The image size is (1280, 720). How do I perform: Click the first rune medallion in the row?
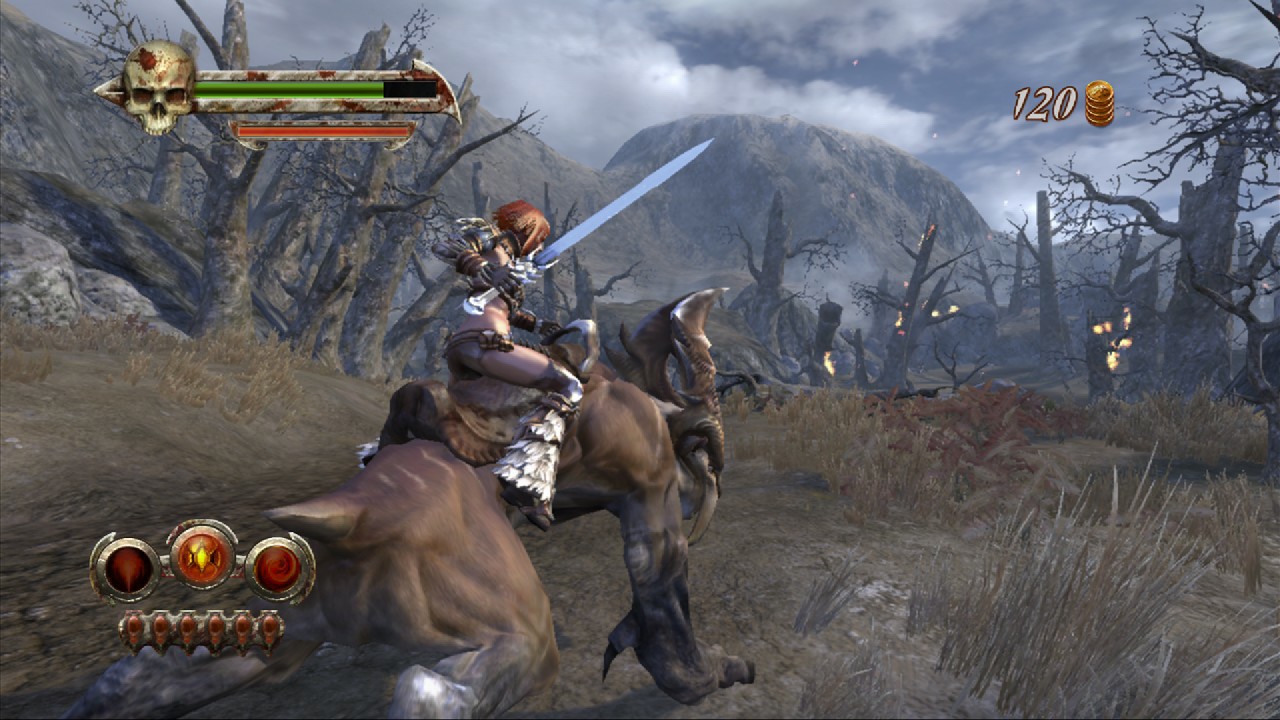pos(135,629)
